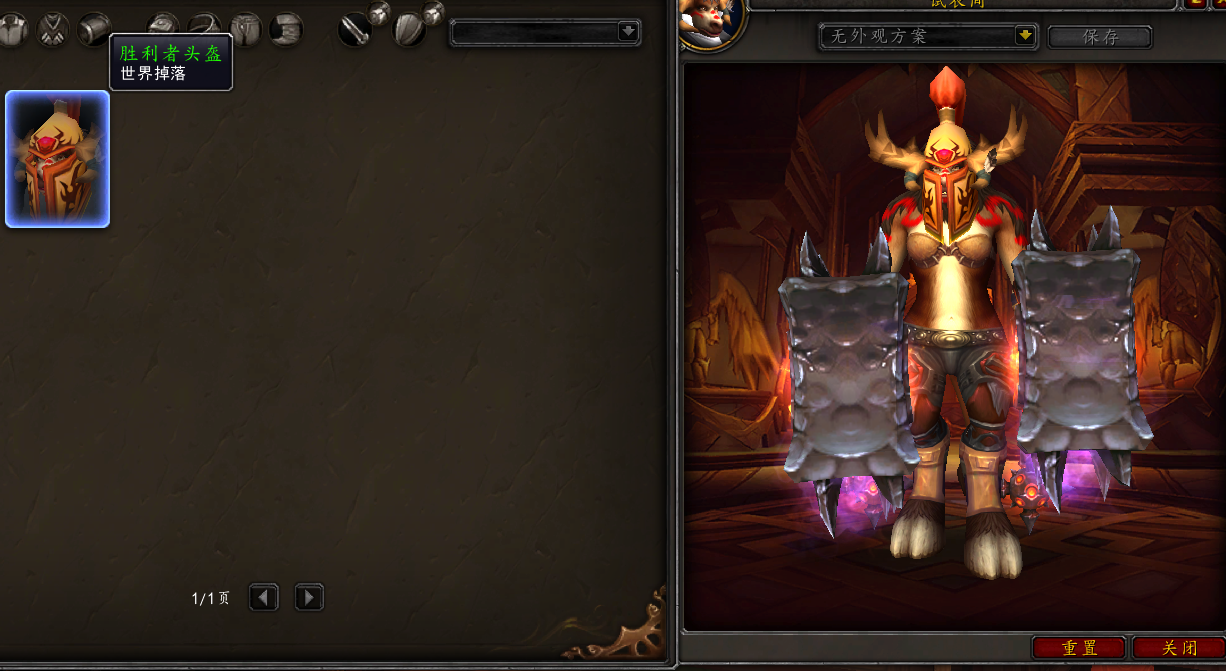
Task: Click the tauren character portrait
Action: click(711, 22)
